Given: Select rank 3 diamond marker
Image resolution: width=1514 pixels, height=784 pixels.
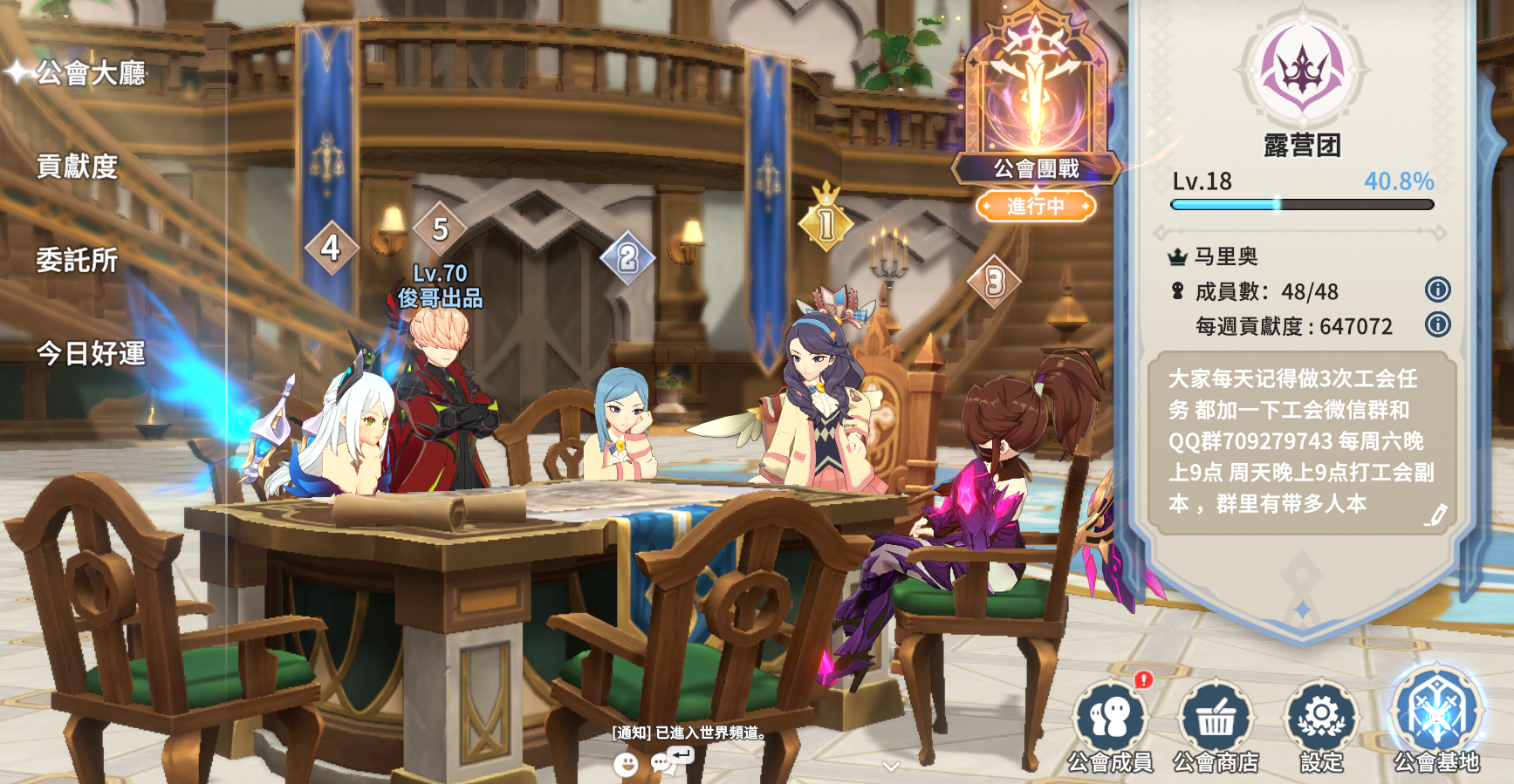Looking at the screenshot, I should click(x=995, y=282).
